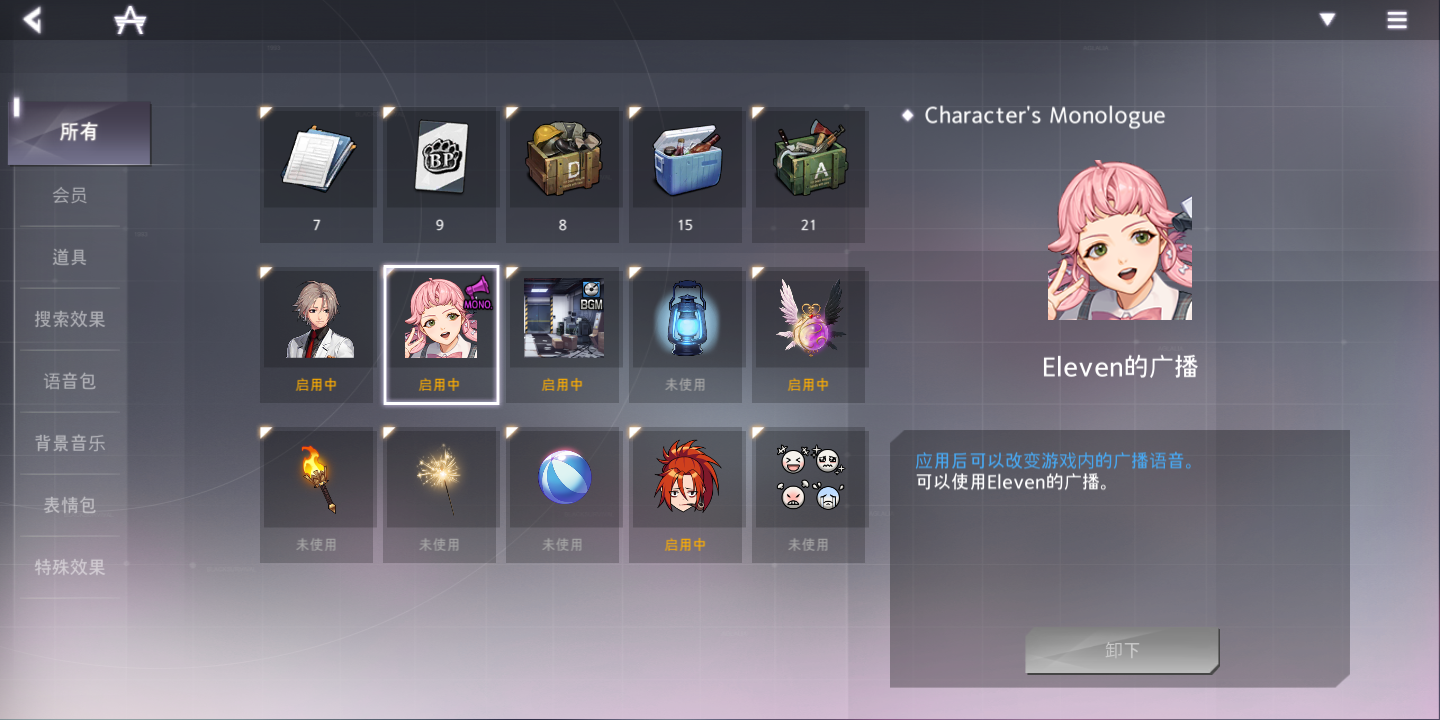This screenshot has height=720, width=1440.
Task: Open the sparkler firework item
Action: click(440, 478)
